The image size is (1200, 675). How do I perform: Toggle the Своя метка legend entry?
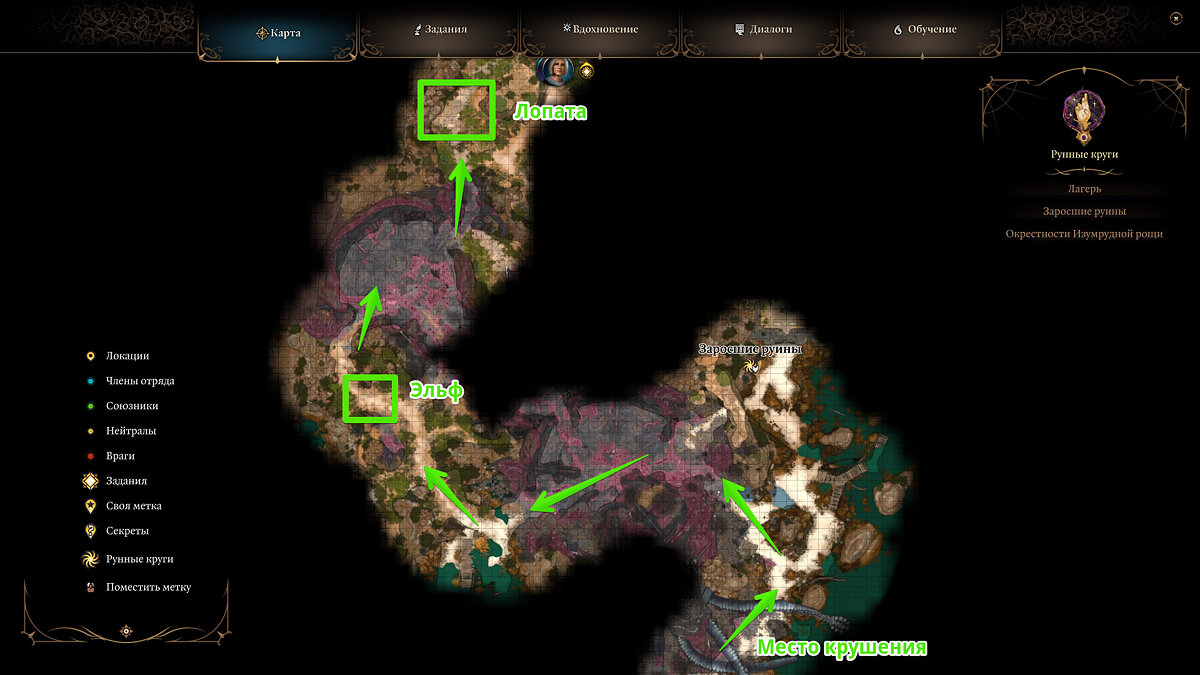click(x=133, y=506)
